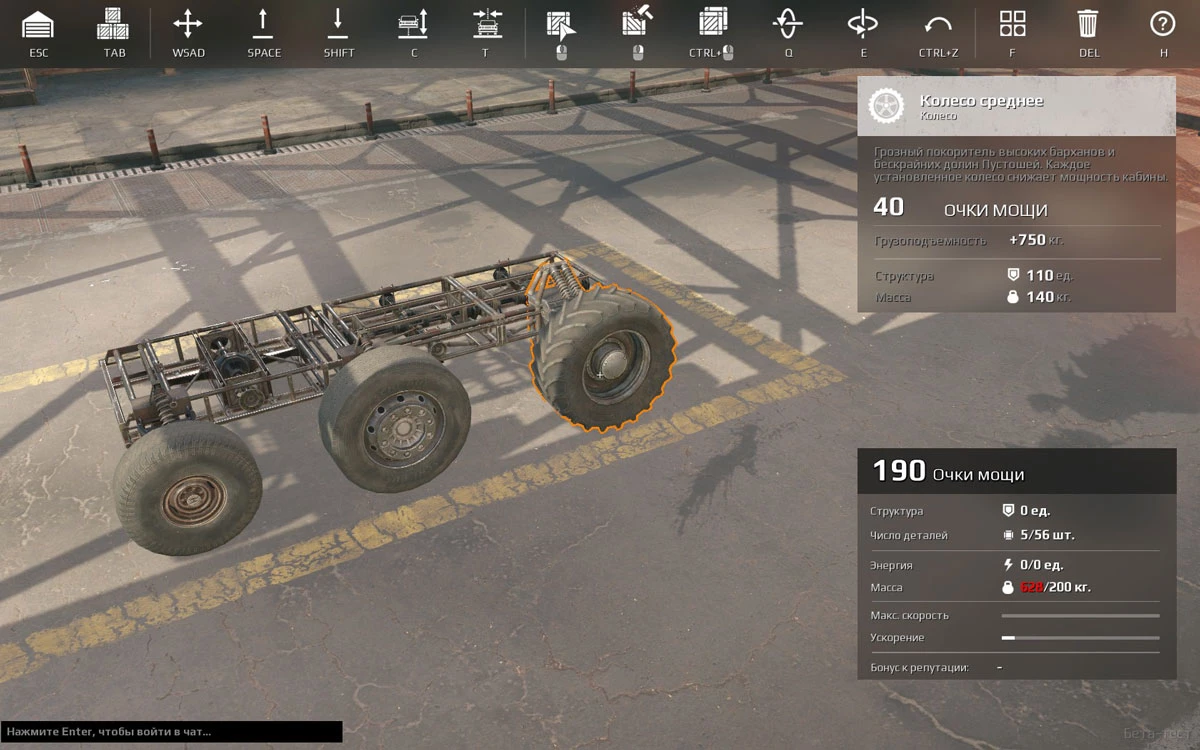Viewport: 1200px width, 750px height.
Task: Click the undo arrow icon
Action: [x=937, y=24]
